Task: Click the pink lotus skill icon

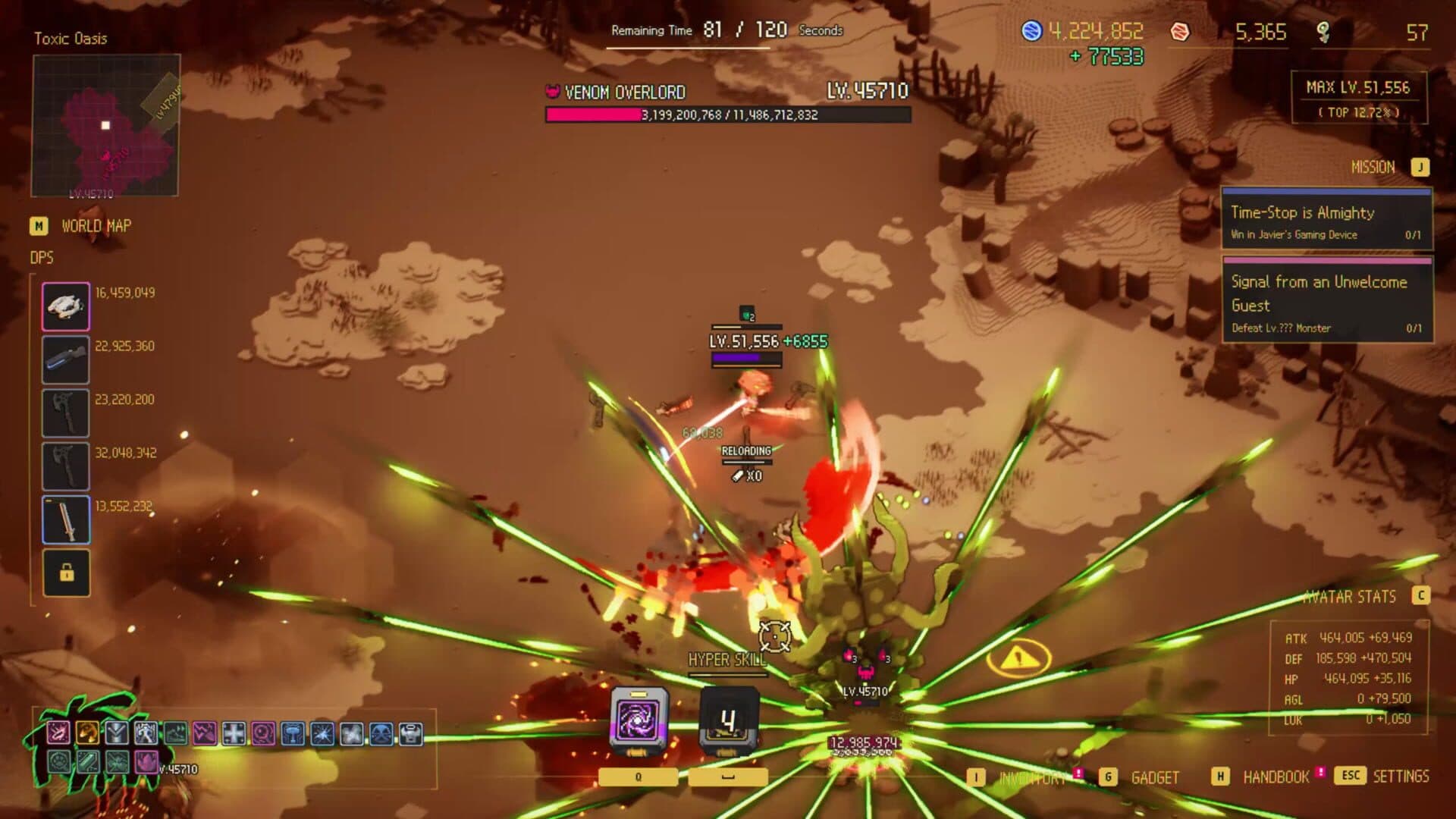Action: coord(145,763)
